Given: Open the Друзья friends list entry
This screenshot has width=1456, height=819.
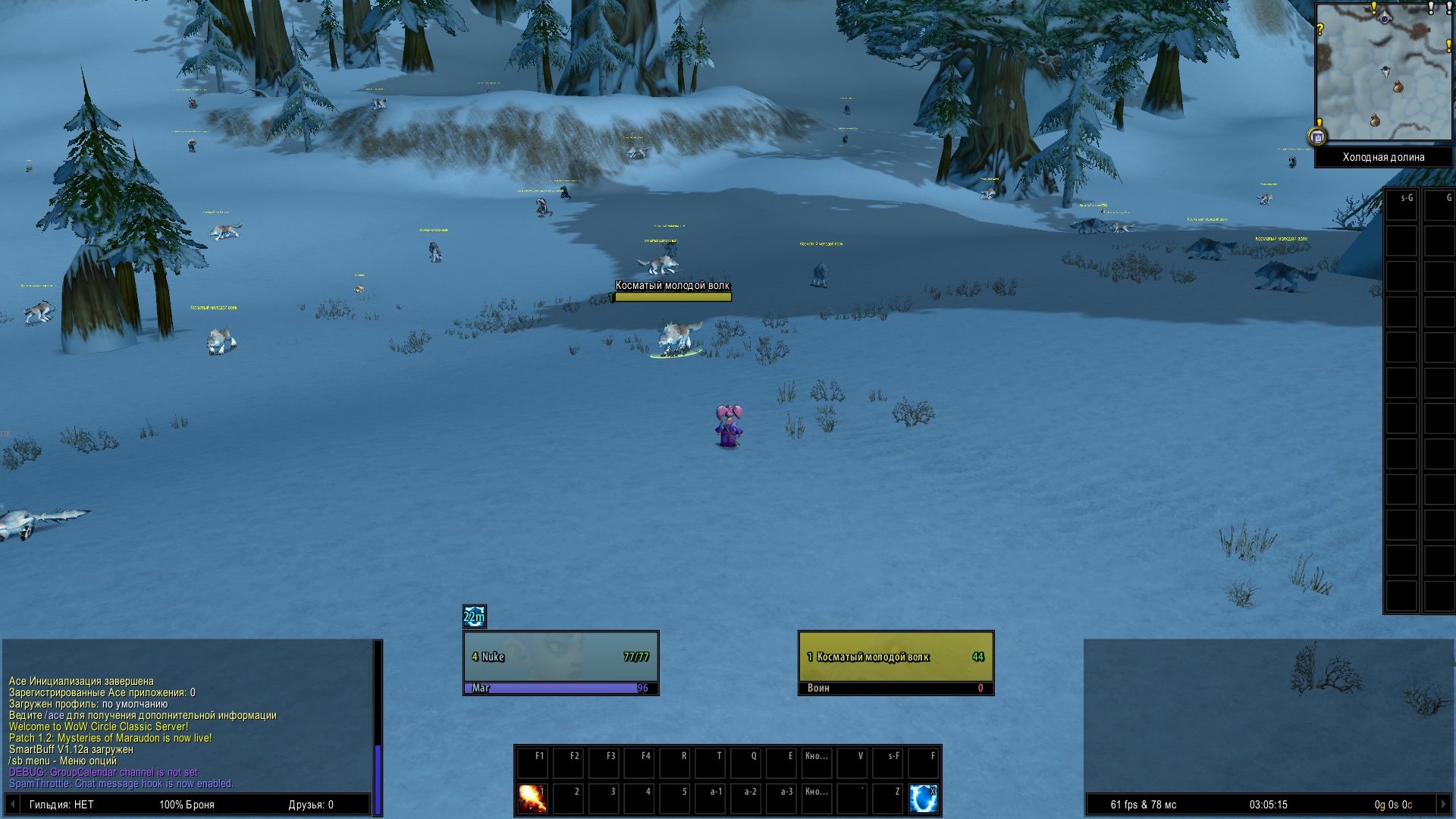Looking at the screenshot, I should 311,805.
